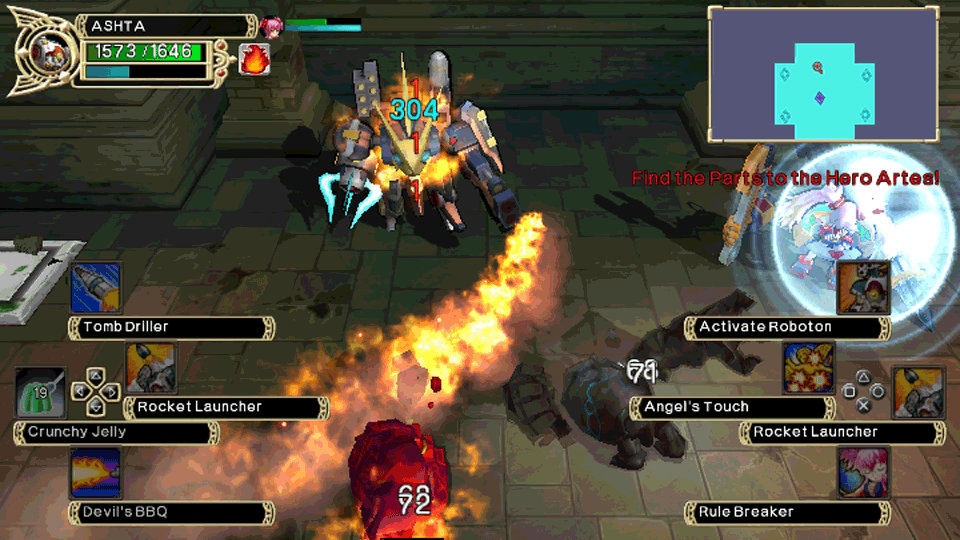Click the Activate Roboton skill icon
Screen dimensions: 960x540
[x=863, y=287]
